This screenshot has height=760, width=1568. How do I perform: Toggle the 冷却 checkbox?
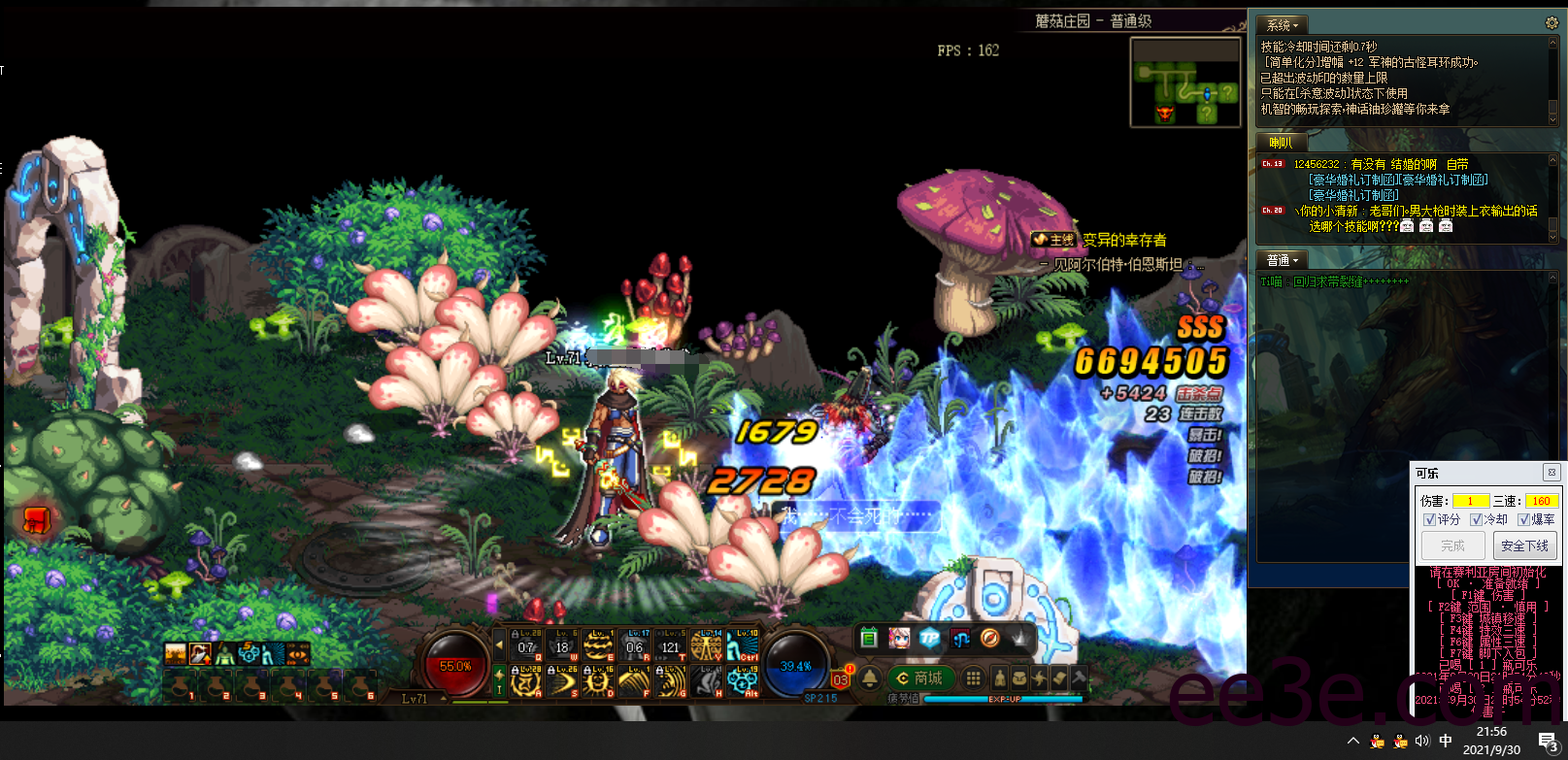tap(1476, 520)
